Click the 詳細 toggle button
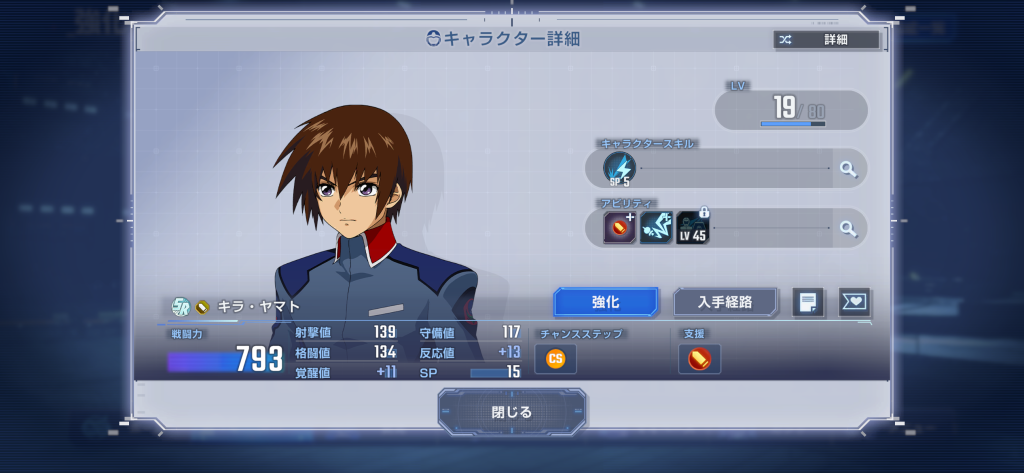 pyautogui.click(x=826, y=40)
